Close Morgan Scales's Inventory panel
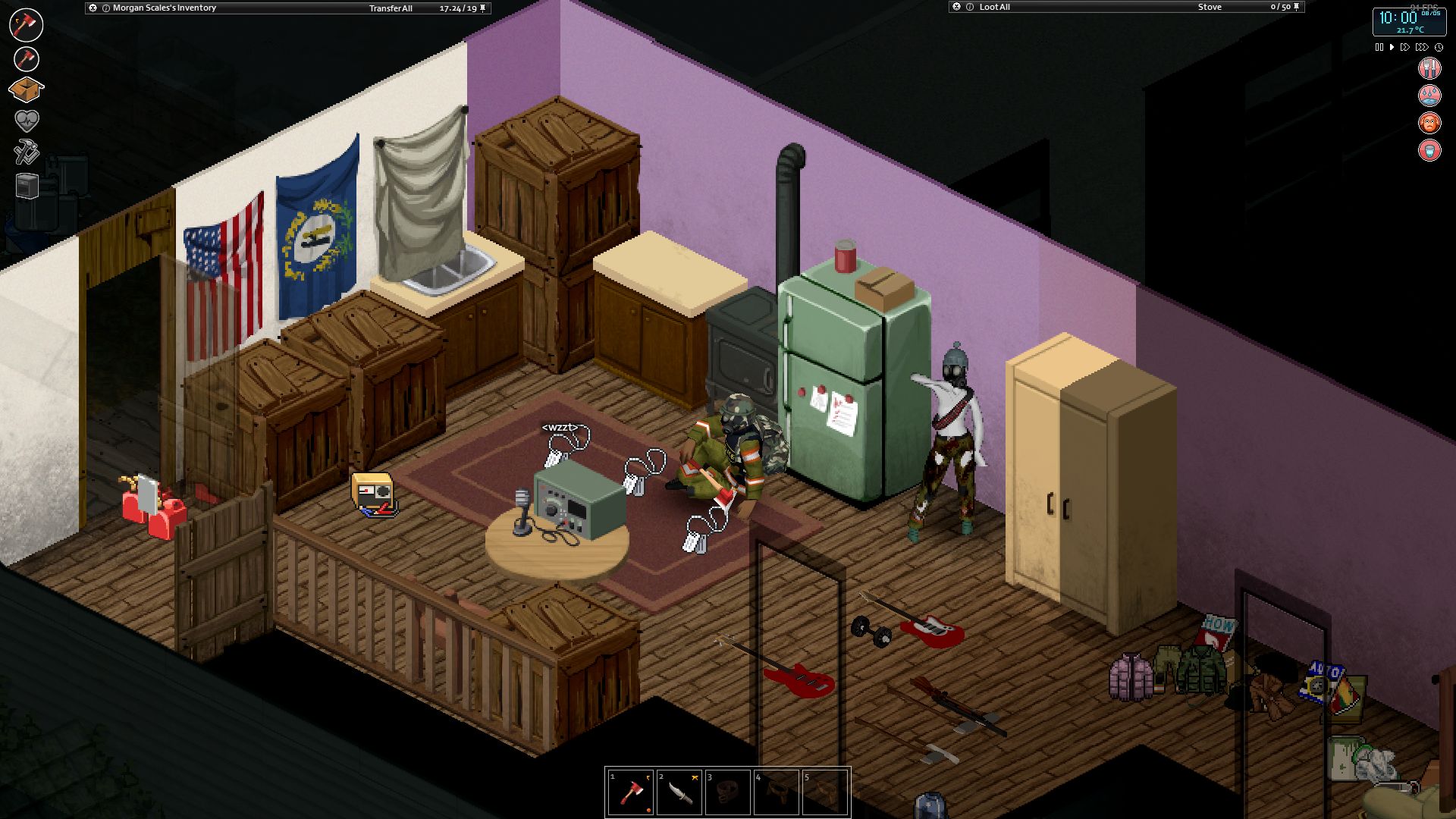This screenshot has height=819, width=1456. 93,8
